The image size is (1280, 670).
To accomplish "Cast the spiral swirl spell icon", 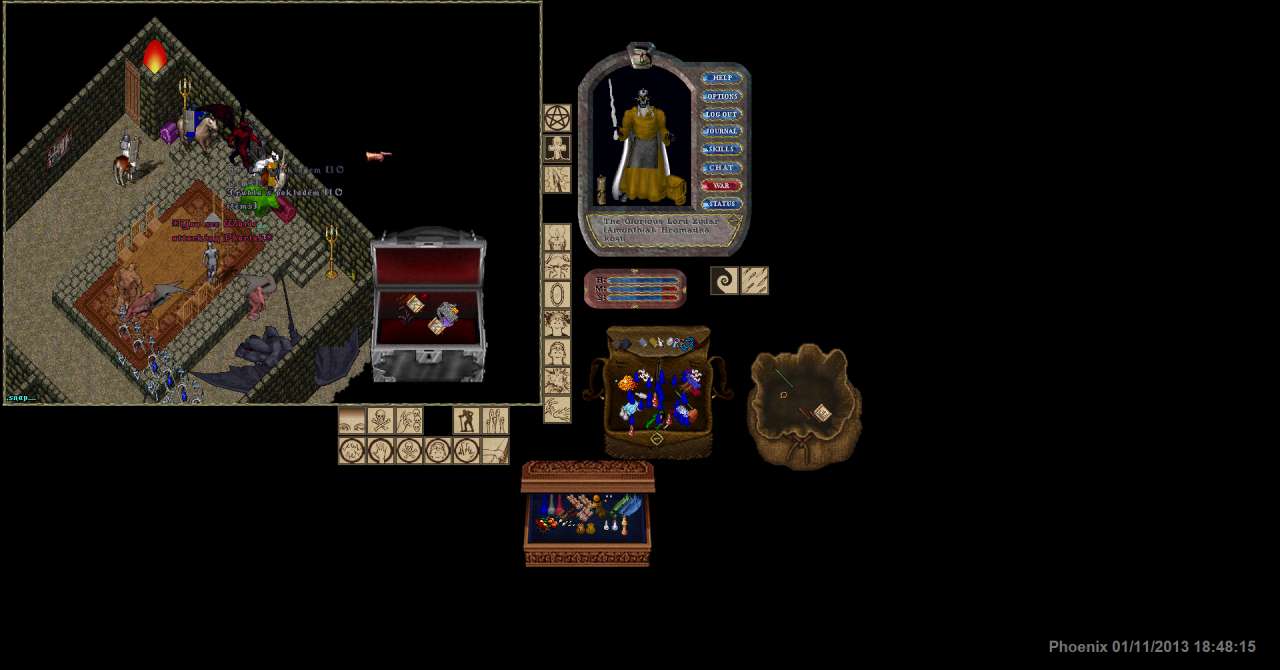I will (x=725, y=281).
